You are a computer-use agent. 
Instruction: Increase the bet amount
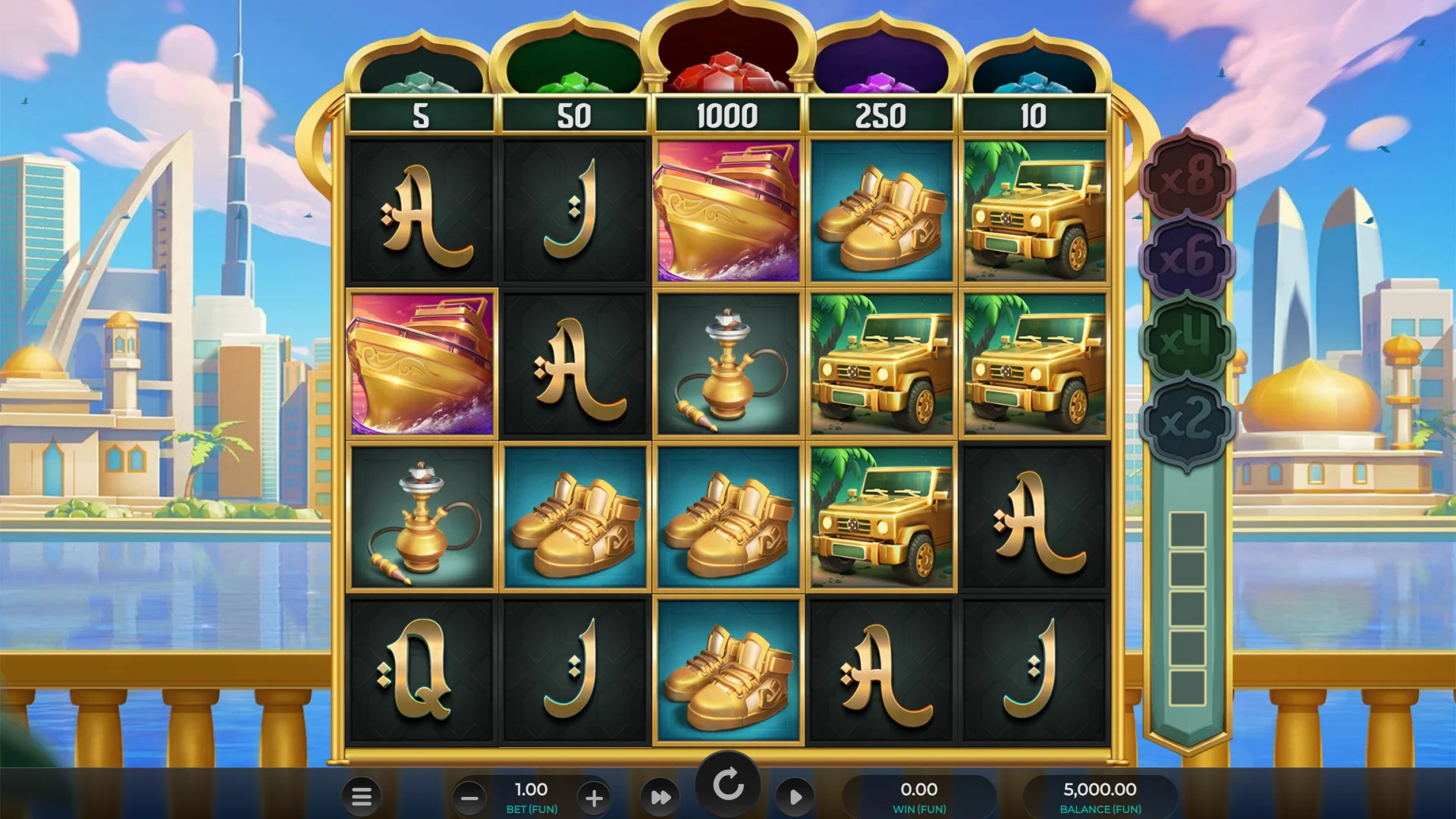pyautogui.click(x=594, y=797)
